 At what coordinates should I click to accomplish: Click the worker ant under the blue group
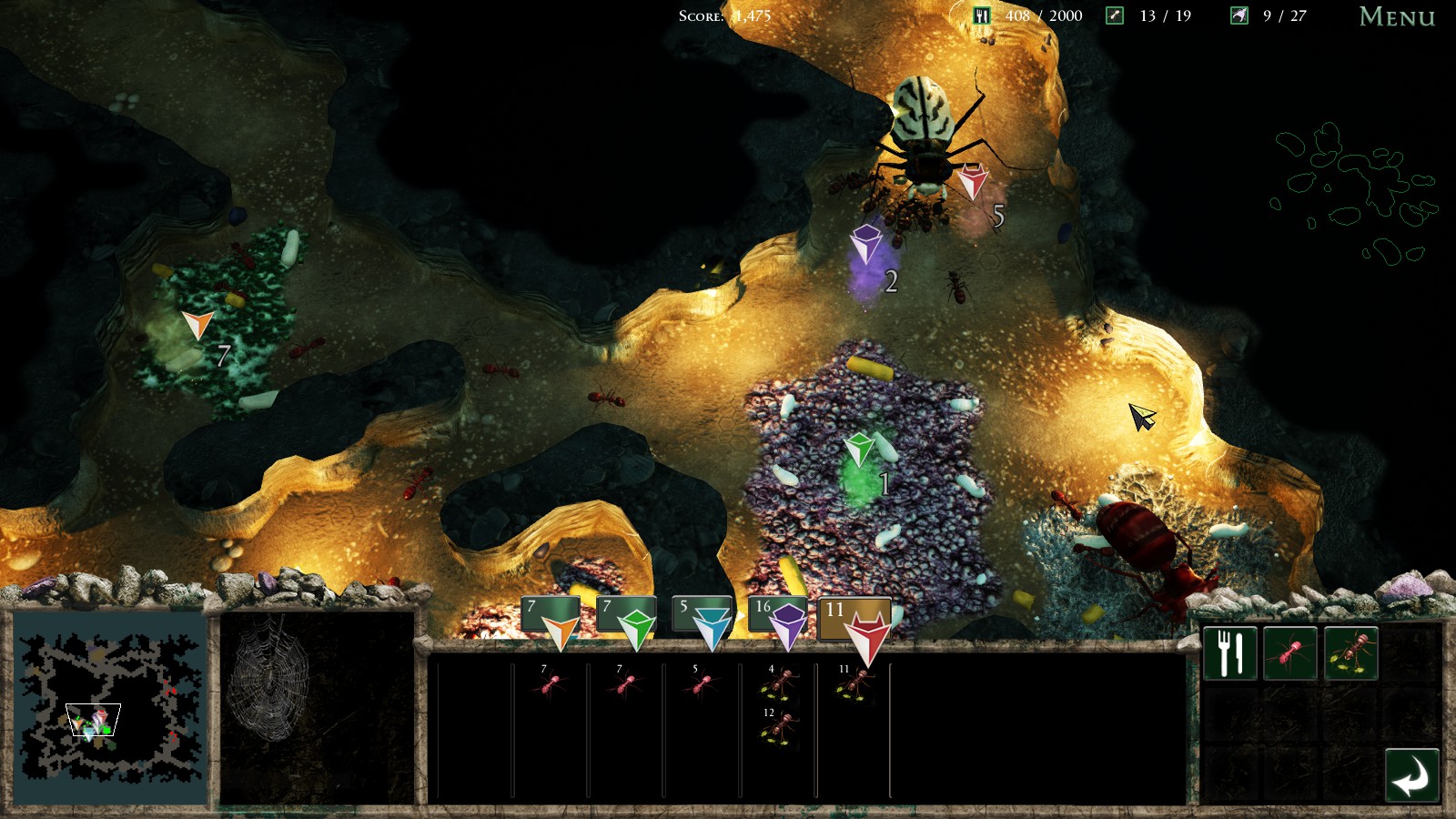[700, 684]
